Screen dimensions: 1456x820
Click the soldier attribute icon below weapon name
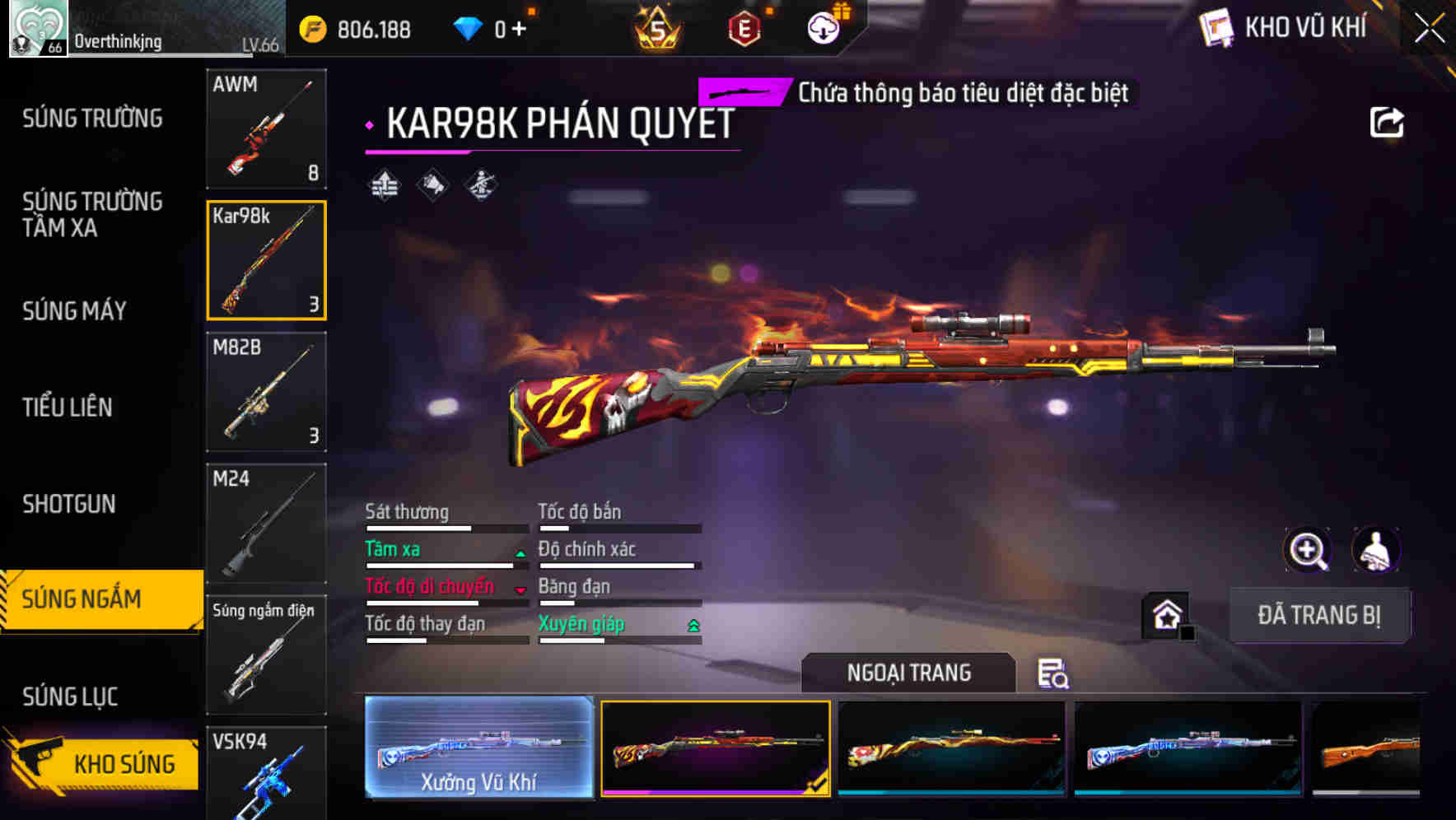481,185
